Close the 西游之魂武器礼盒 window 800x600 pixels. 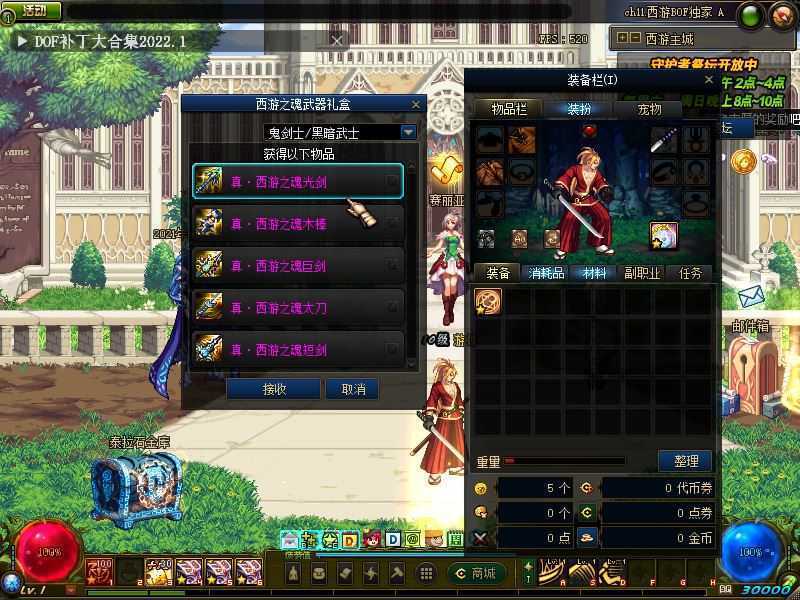(416, 104)
